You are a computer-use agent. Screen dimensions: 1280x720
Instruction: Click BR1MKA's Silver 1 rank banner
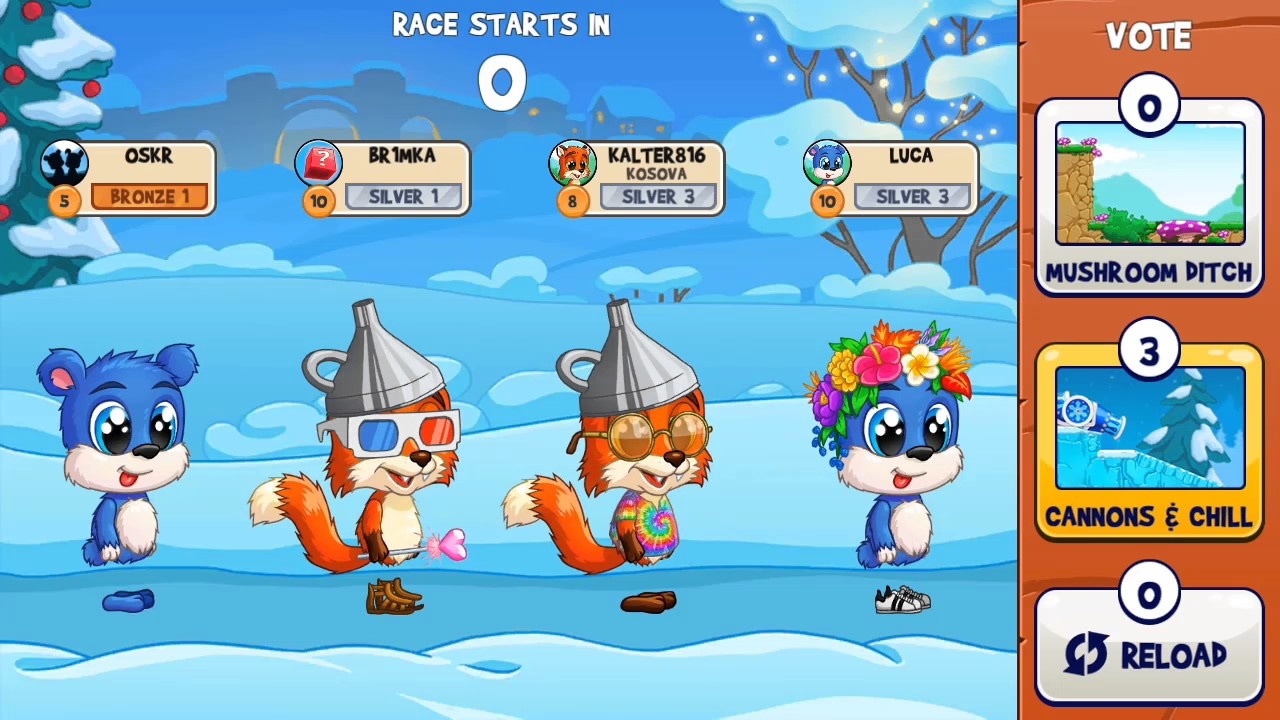[404, 196]
